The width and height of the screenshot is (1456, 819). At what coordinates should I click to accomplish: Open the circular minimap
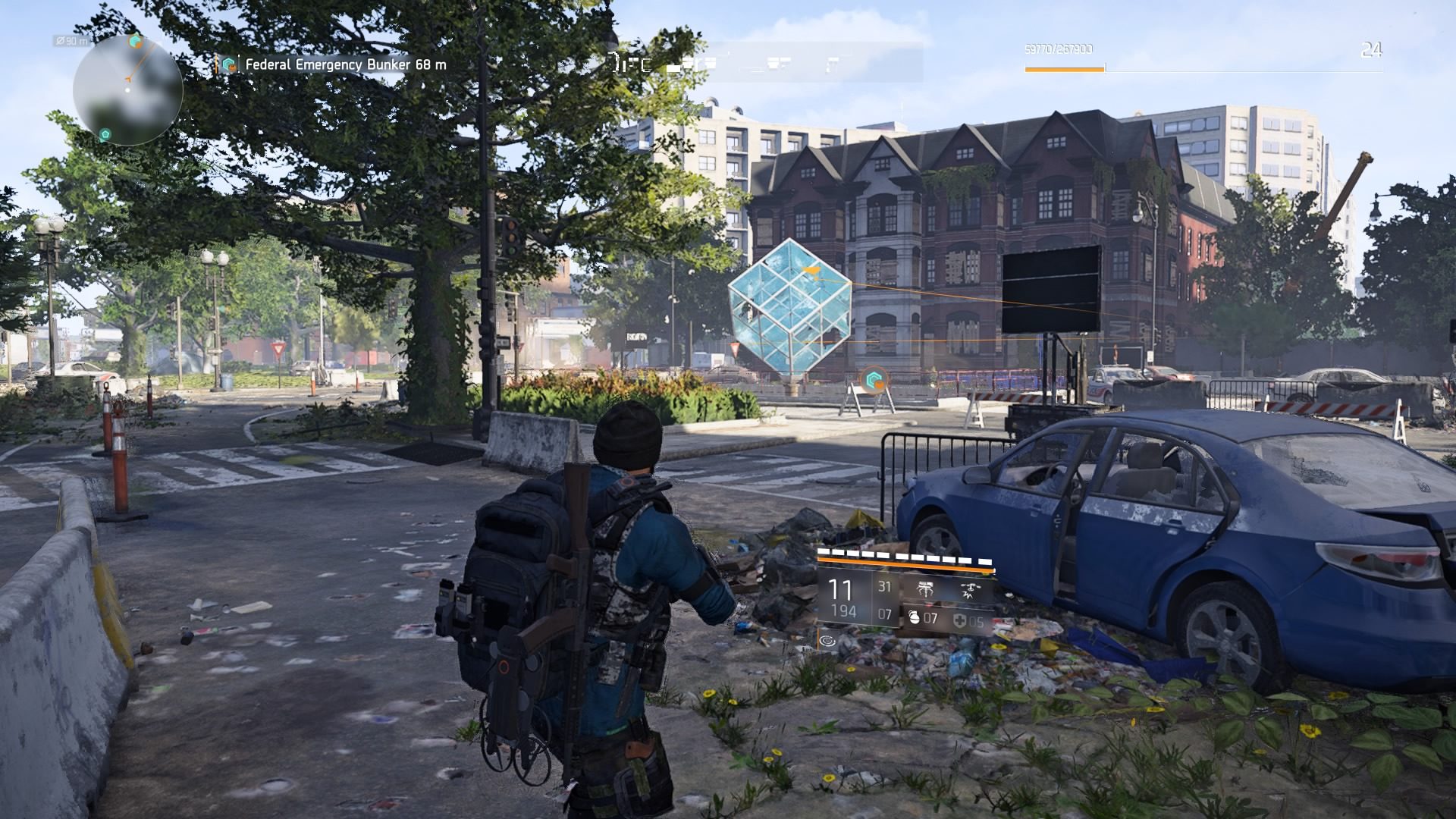pos(127,90)
